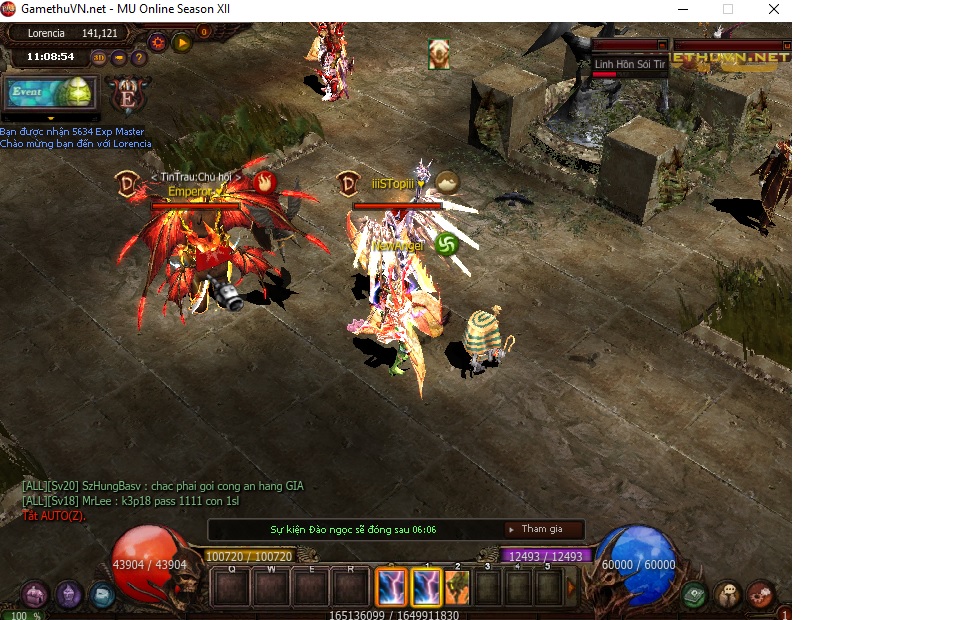Click the camera icon beside 3D button
960x620 pixels.
click(x=119, y=57)
